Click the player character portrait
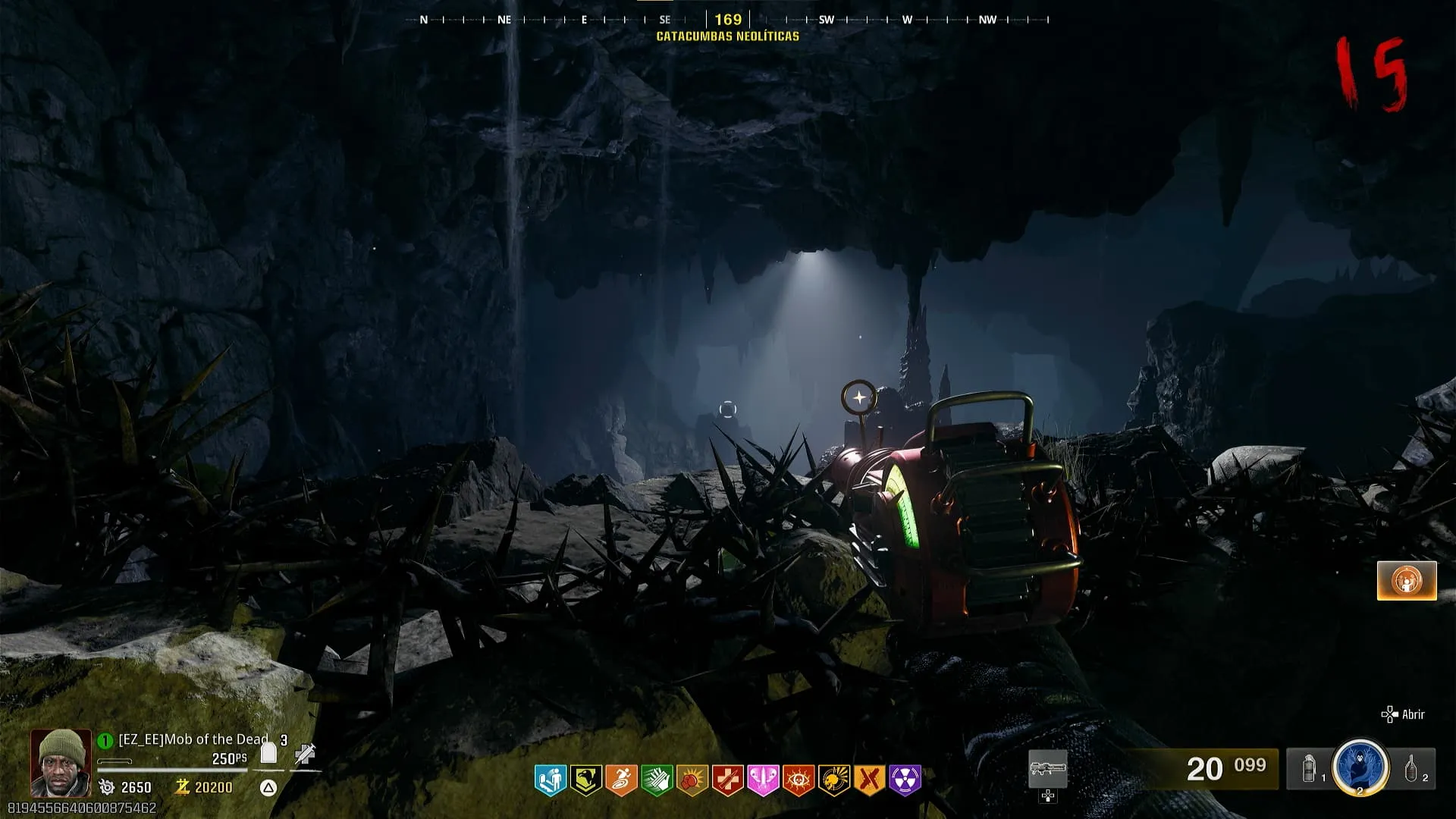This screenshot has height=819, width=1456. (x=61, y=761)
